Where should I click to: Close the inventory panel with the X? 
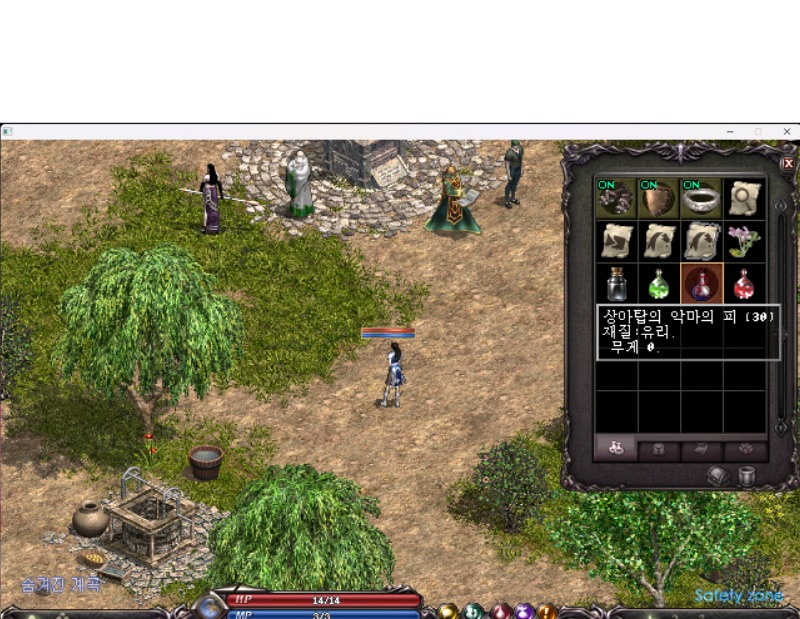coord(788,163)
